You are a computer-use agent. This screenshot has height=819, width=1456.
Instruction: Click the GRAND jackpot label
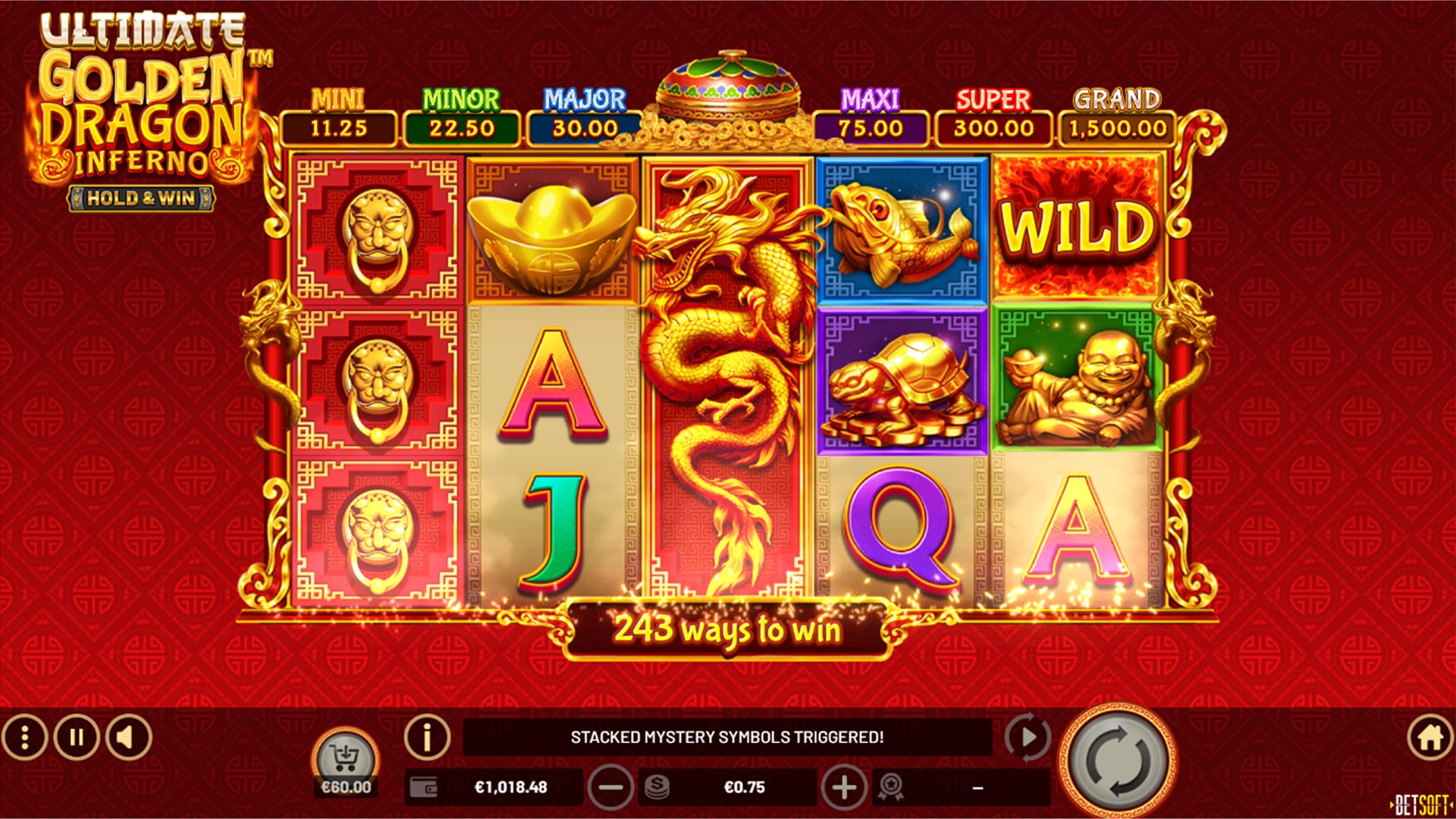[1115, 99]
